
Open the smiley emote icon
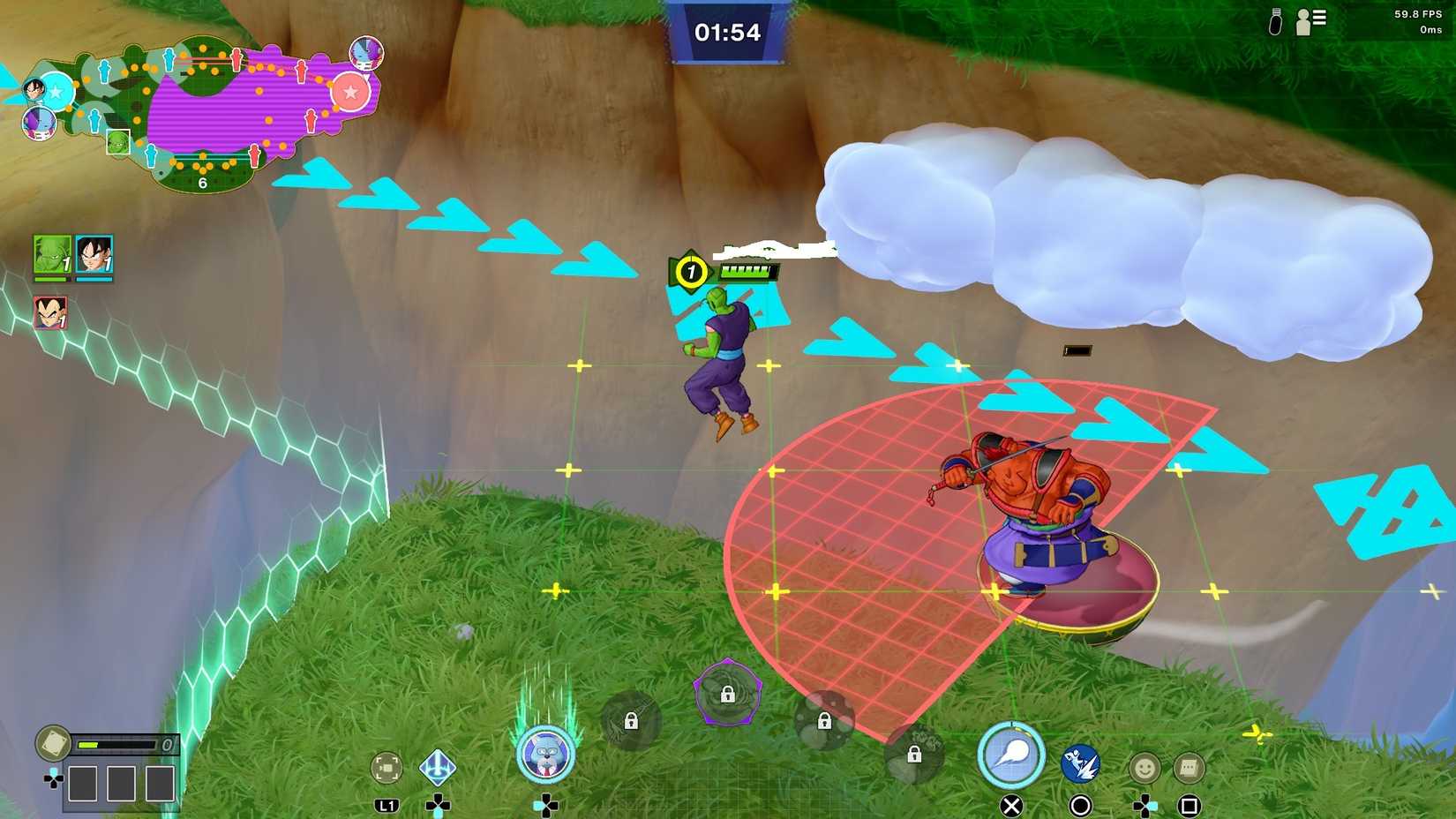[1145, 767]
